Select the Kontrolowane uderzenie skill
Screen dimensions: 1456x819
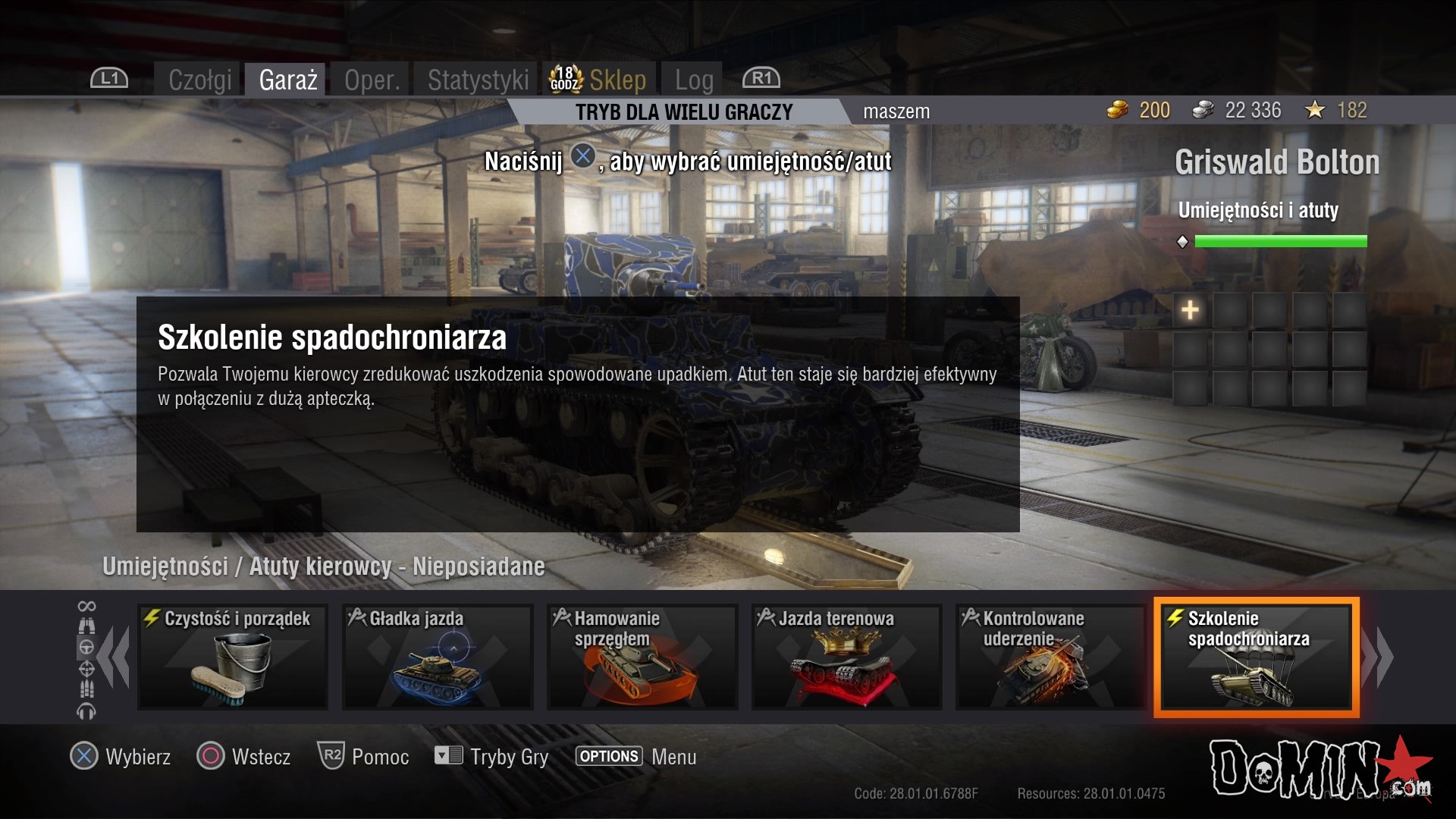(x=1051, y=657)
